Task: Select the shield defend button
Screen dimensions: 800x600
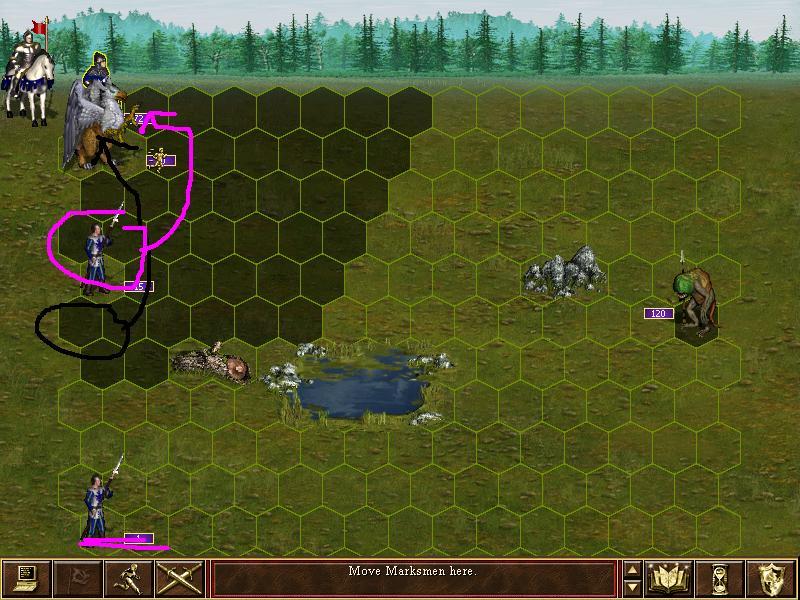Action: pos(771,578)
